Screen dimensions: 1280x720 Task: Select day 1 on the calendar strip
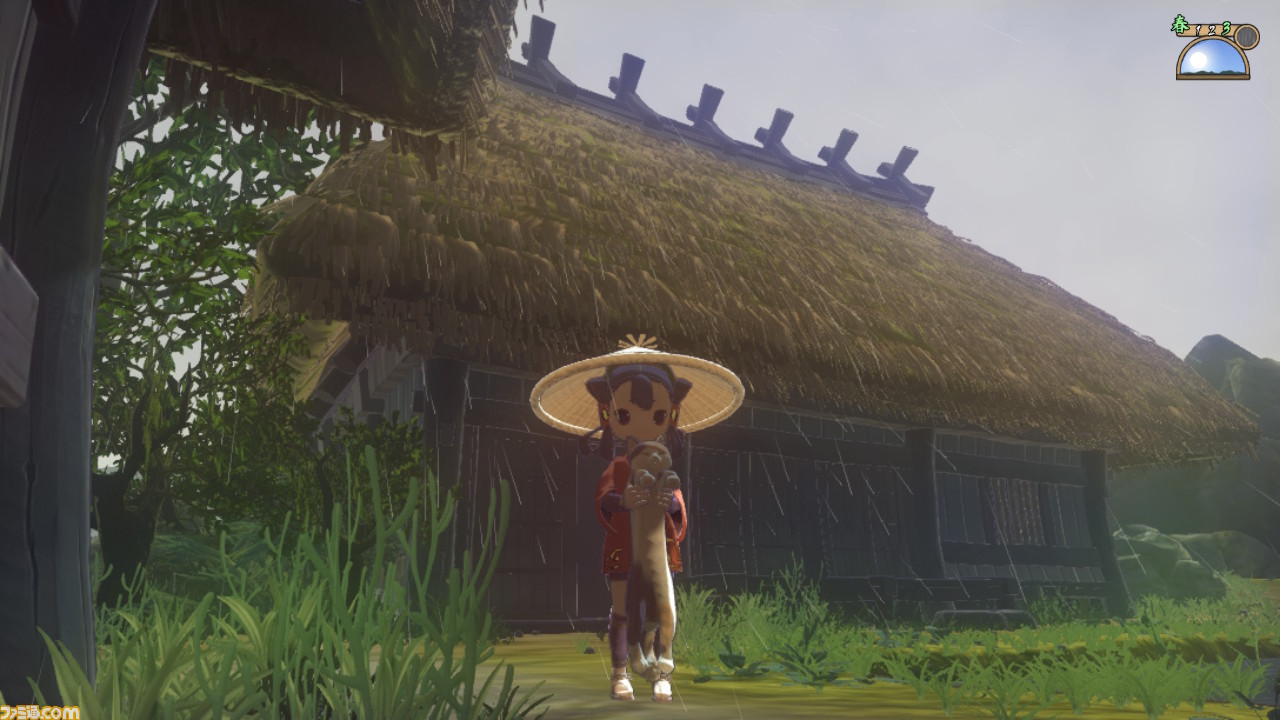1197,30
